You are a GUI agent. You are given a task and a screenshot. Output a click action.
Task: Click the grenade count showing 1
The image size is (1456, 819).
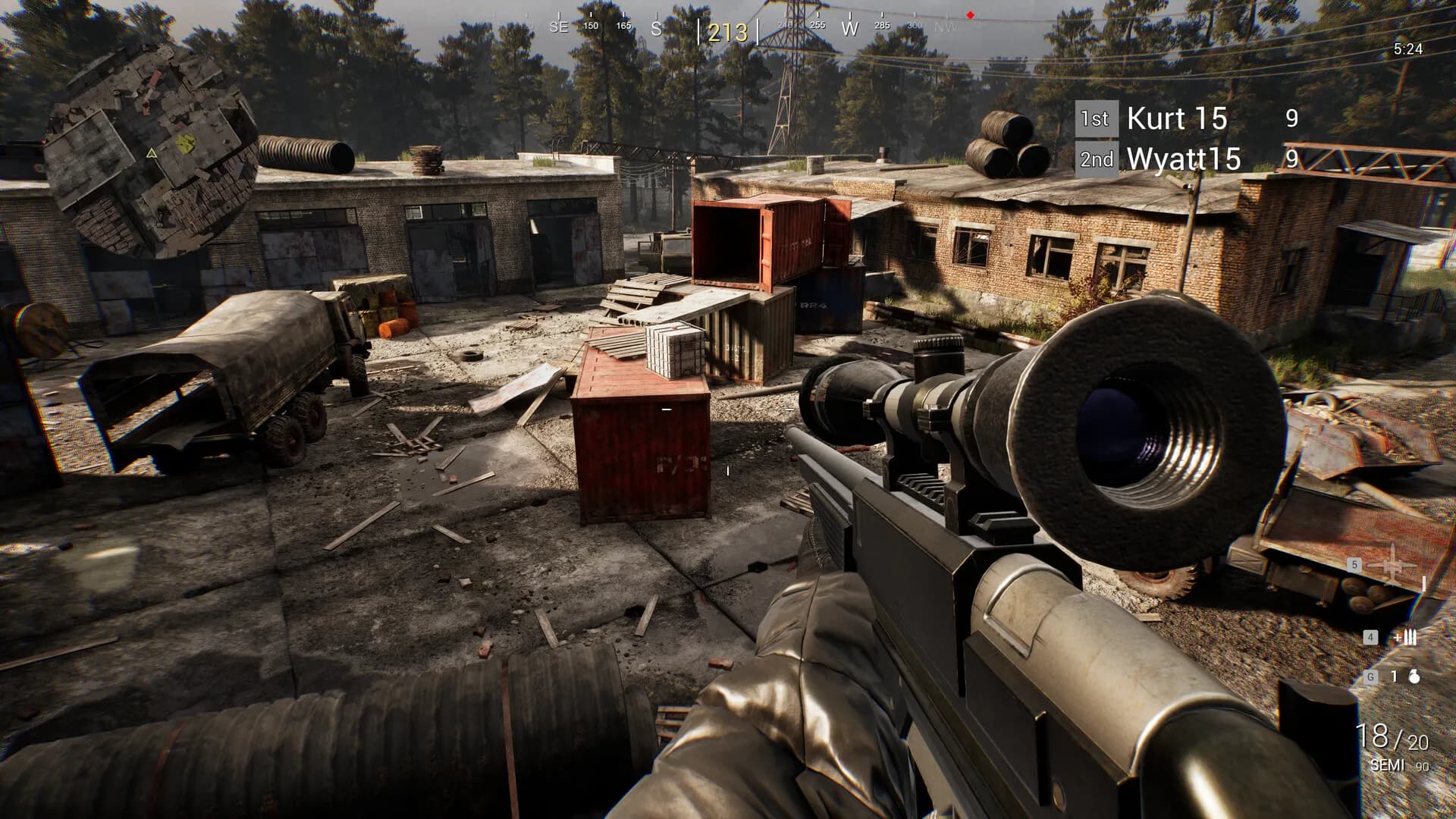[1393, 676]
